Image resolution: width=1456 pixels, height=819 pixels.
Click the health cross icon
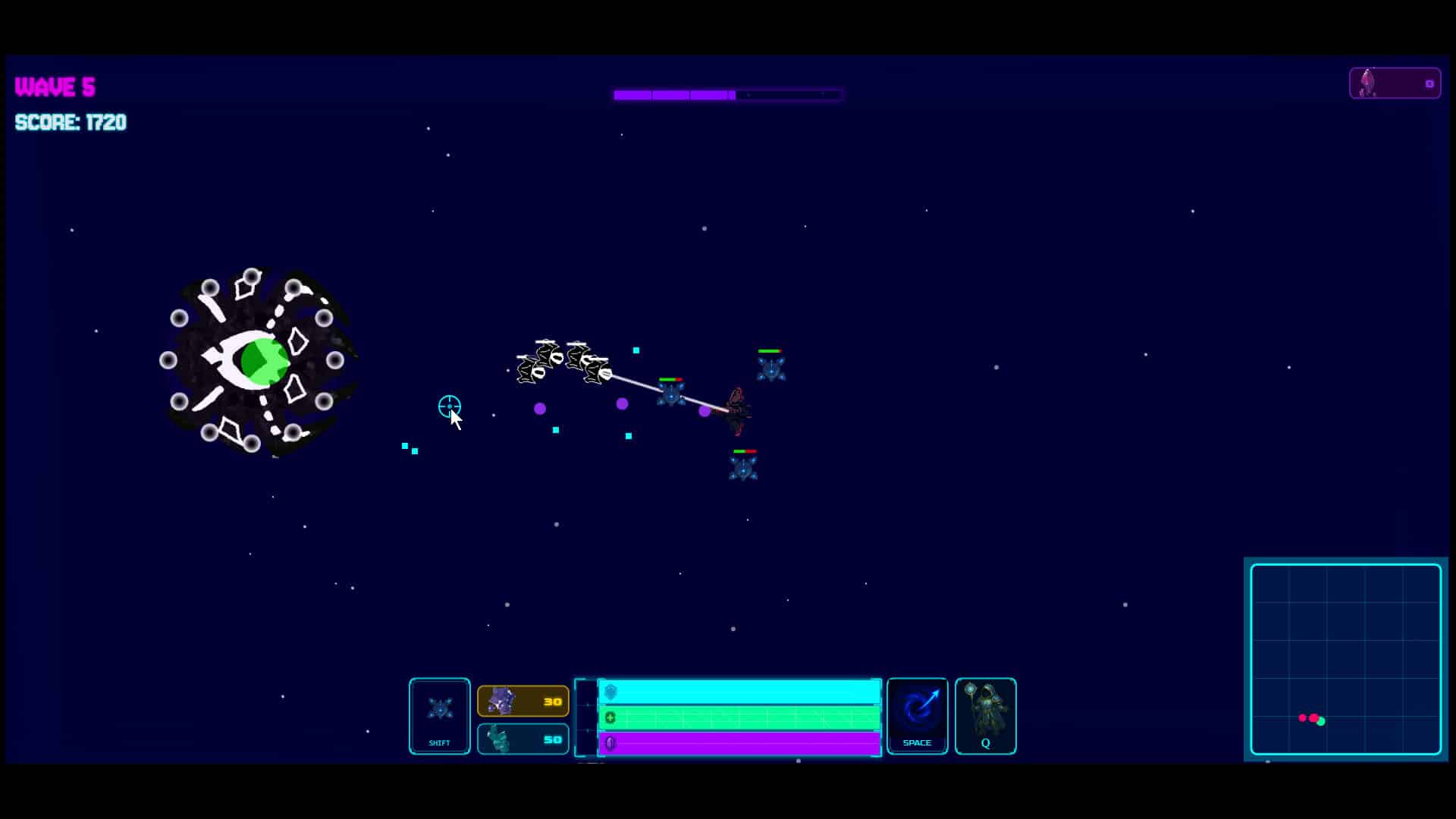point(611,717)
